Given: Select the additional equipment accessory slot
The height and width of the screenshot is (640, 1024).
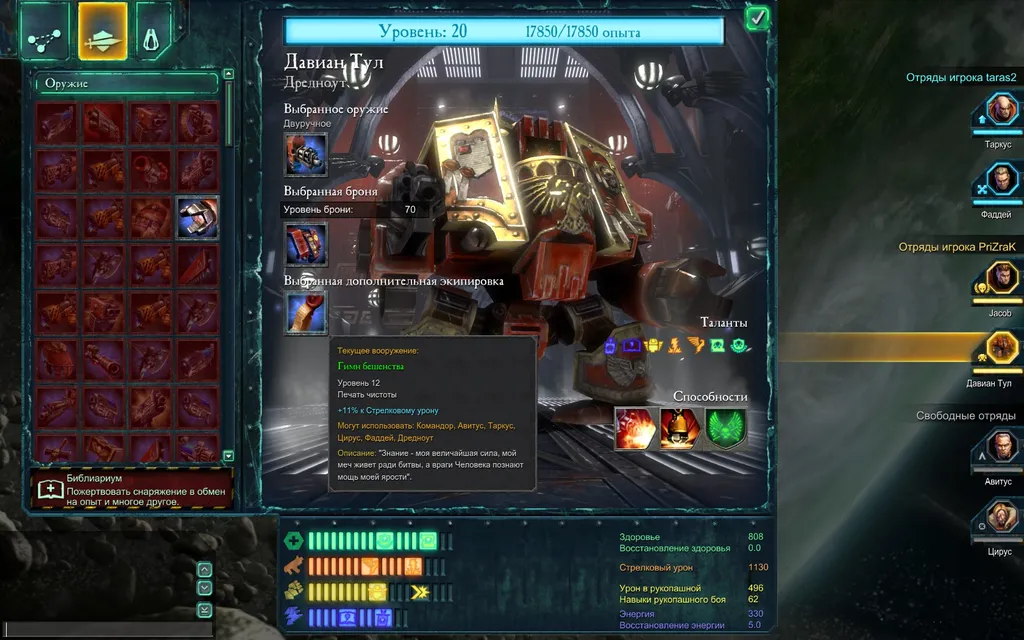Looking at the screenshot, I should (x=305, y=312).
